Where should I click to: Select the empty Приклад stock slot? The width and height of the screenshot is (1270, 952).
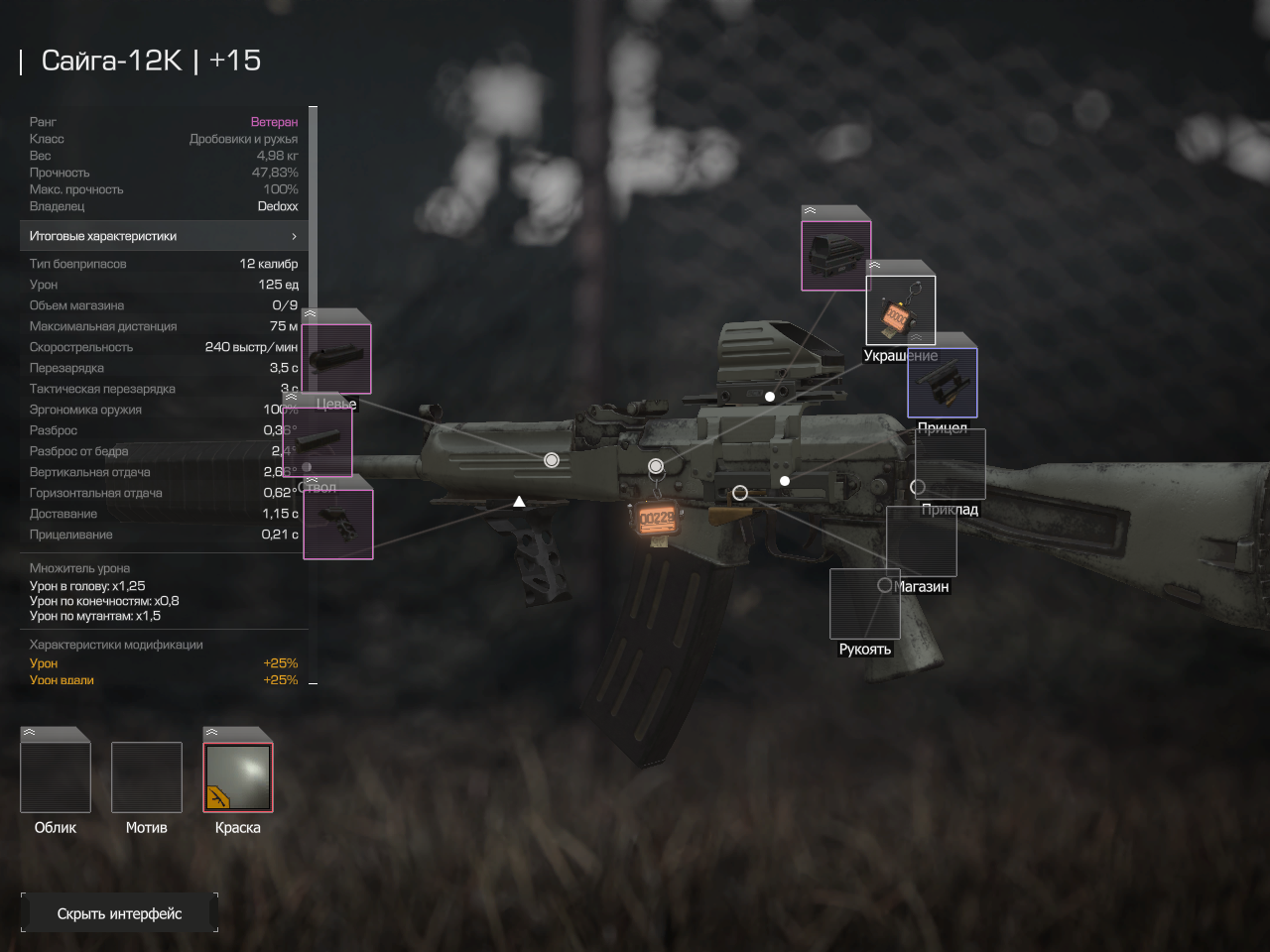[x=950, y=464]
